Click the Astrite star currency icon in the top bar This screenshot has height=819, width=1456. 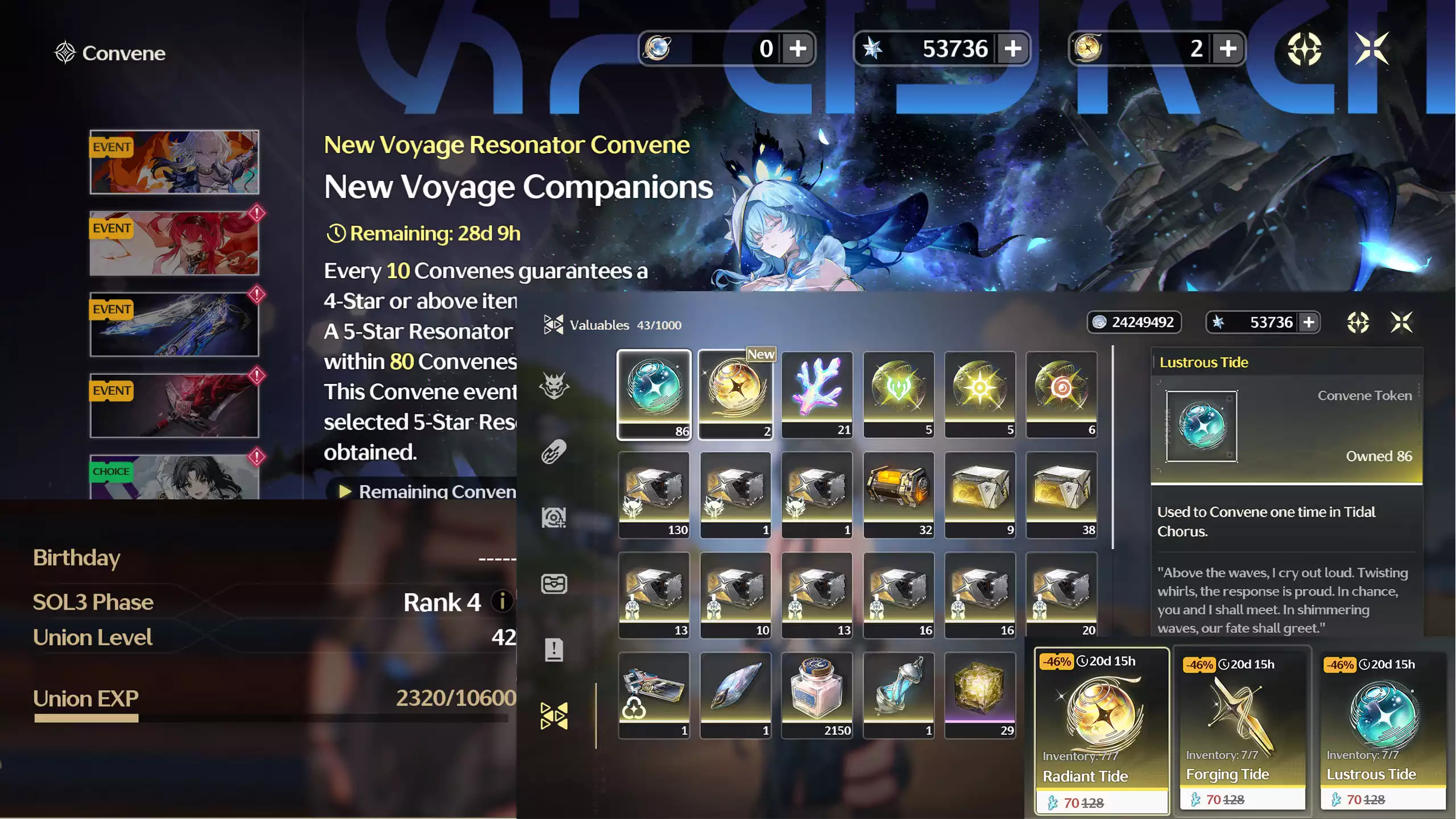click(x=871, y=49)
